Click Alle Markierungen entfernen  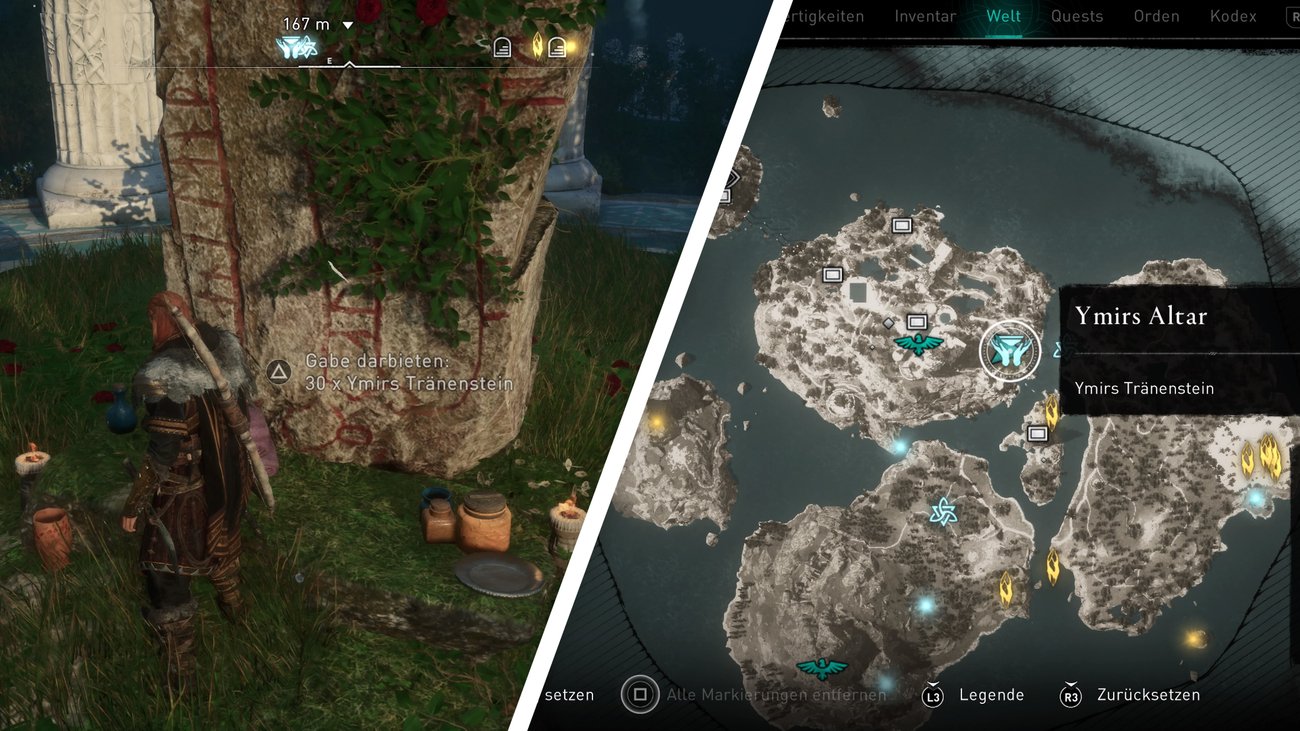pyautogui.click(x=776, y=695)
